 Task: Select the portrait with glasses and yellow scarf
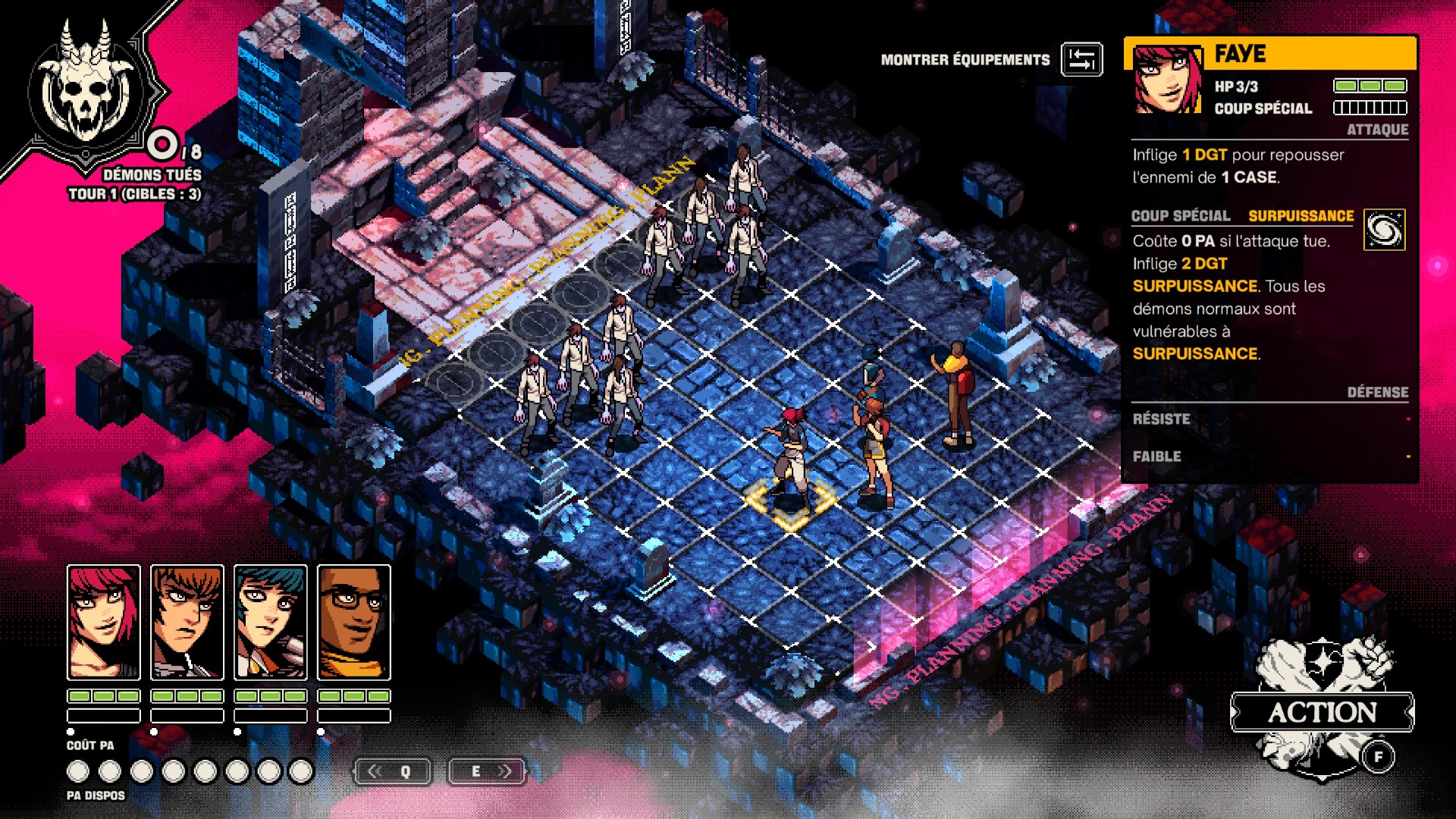pos(354,622)
